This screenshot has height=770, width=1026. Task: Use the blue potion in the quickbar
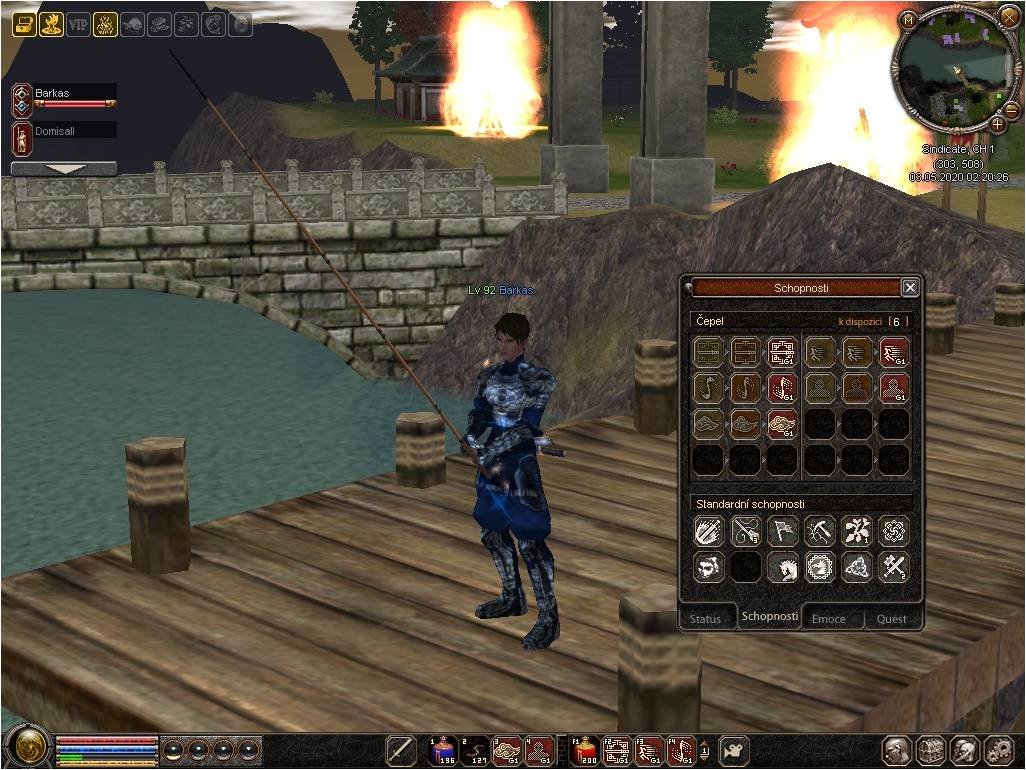coord(443,750)
